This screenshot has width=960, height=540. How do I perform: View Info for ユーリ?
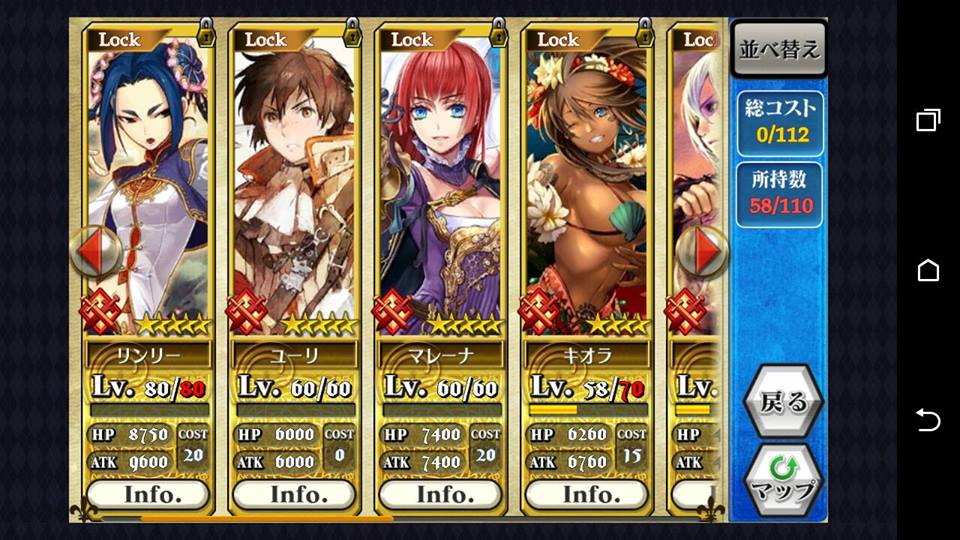click(x=295, y=494)
